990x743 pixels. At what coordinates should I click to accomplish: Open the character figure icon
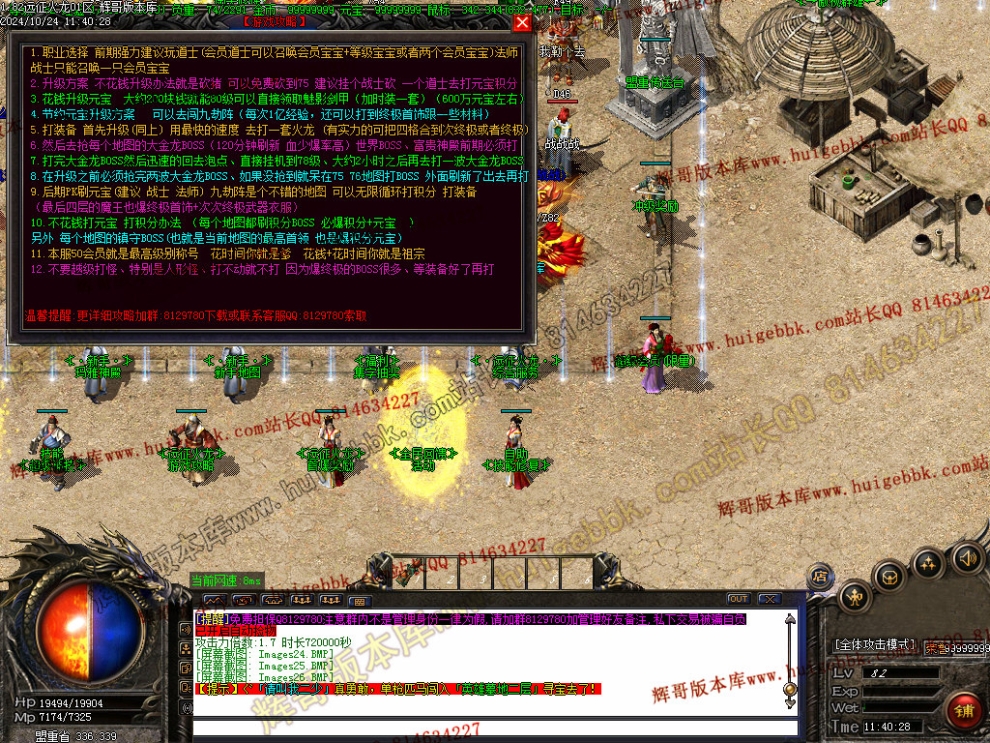pyautogui.click(x=853, y=598)
